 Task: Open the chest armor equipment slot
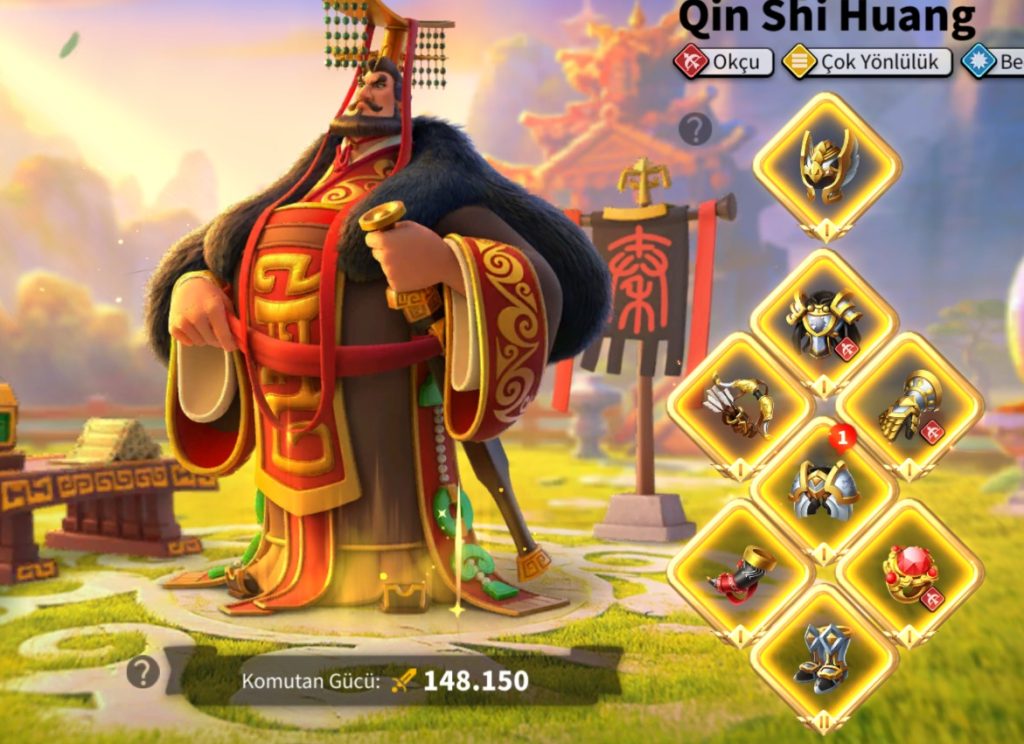[824, 322]
